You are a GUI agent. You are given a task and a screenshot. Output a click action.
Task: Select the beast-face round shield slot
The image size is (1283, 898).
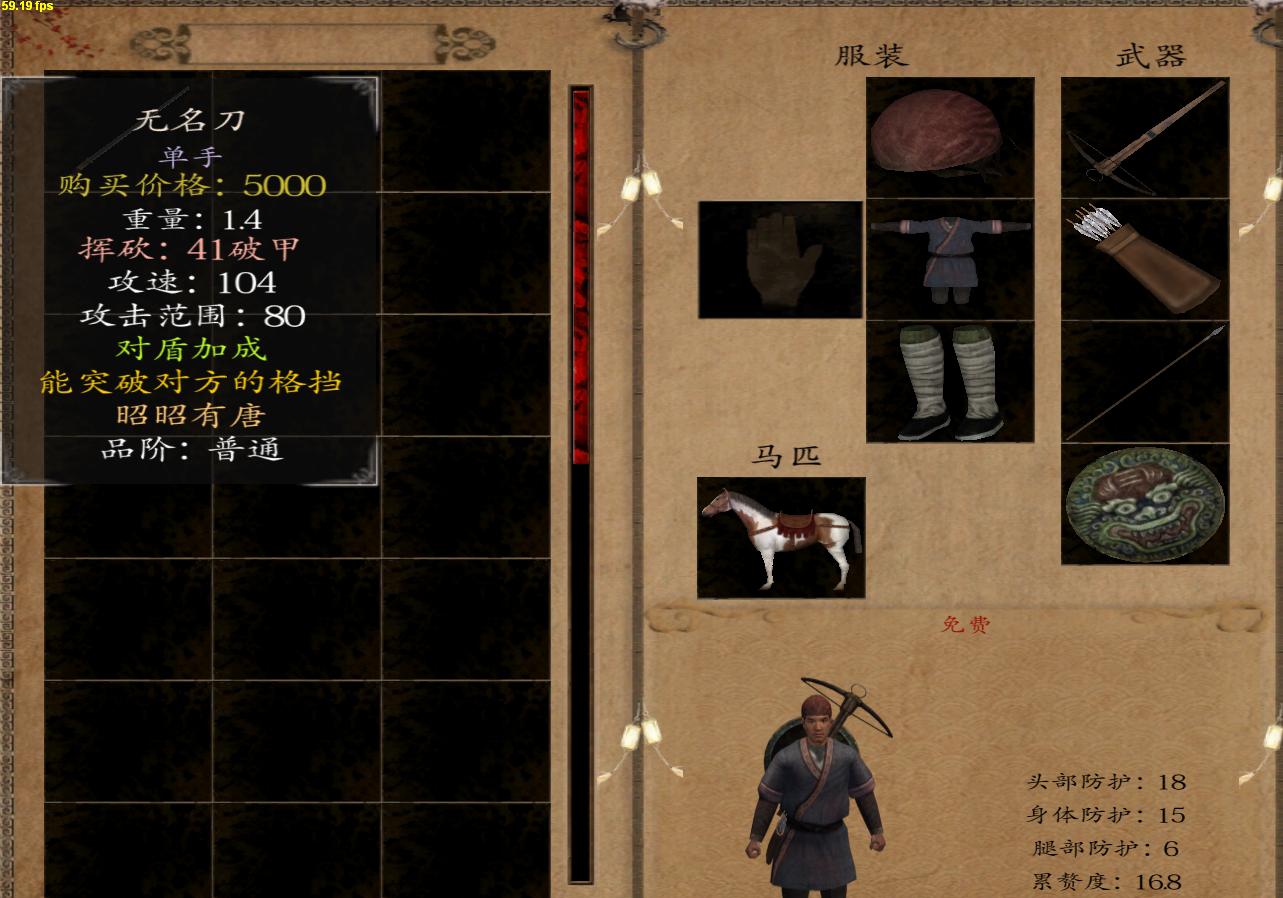[x=1145, y=504]
